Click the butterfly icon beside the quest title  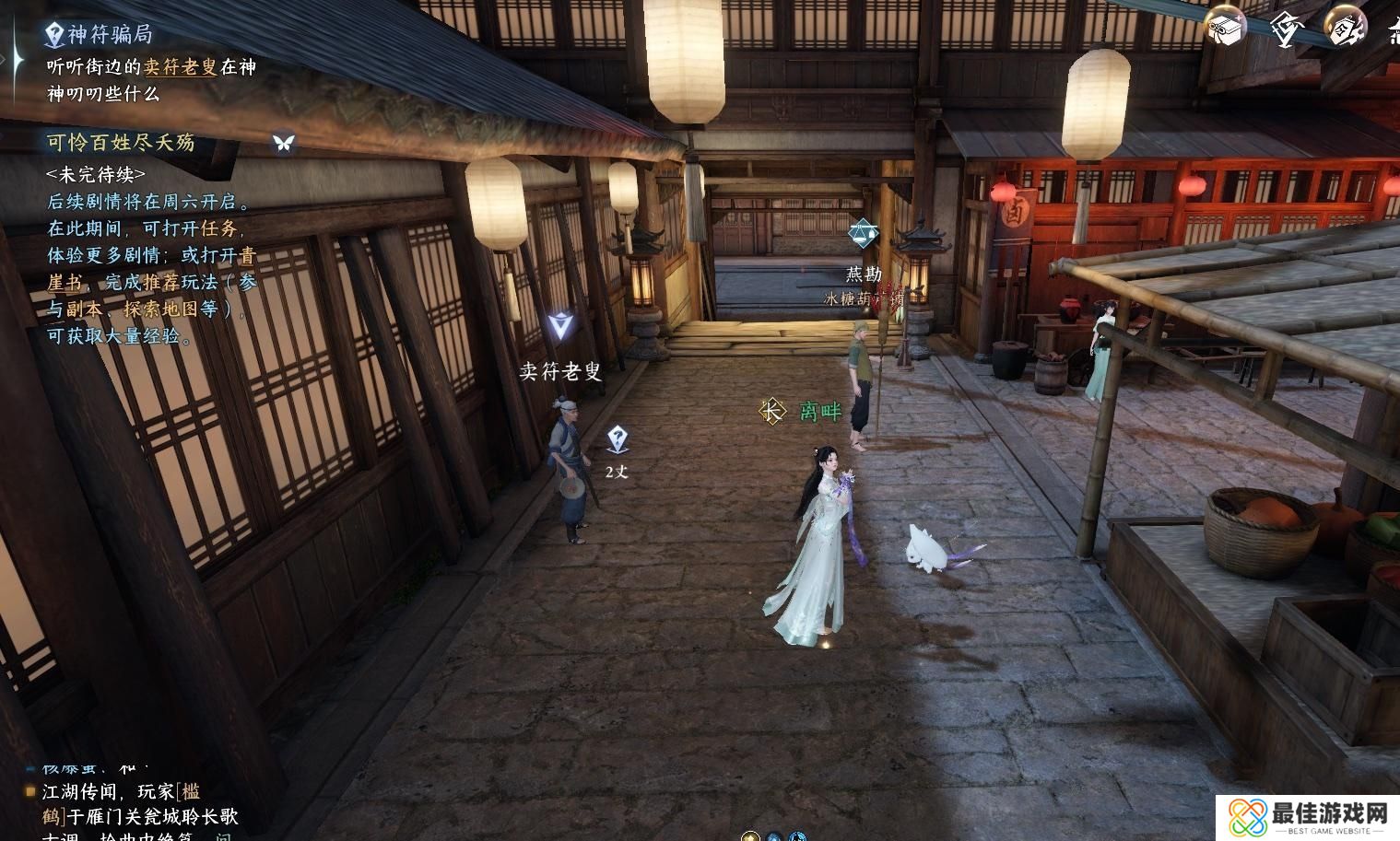(x=283, y=142)
